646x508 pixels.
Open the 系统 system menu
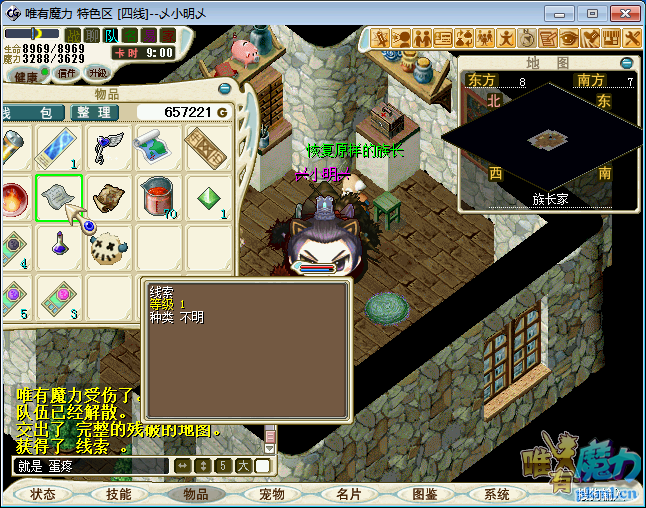pyautogui.click(x=497, y=494)
